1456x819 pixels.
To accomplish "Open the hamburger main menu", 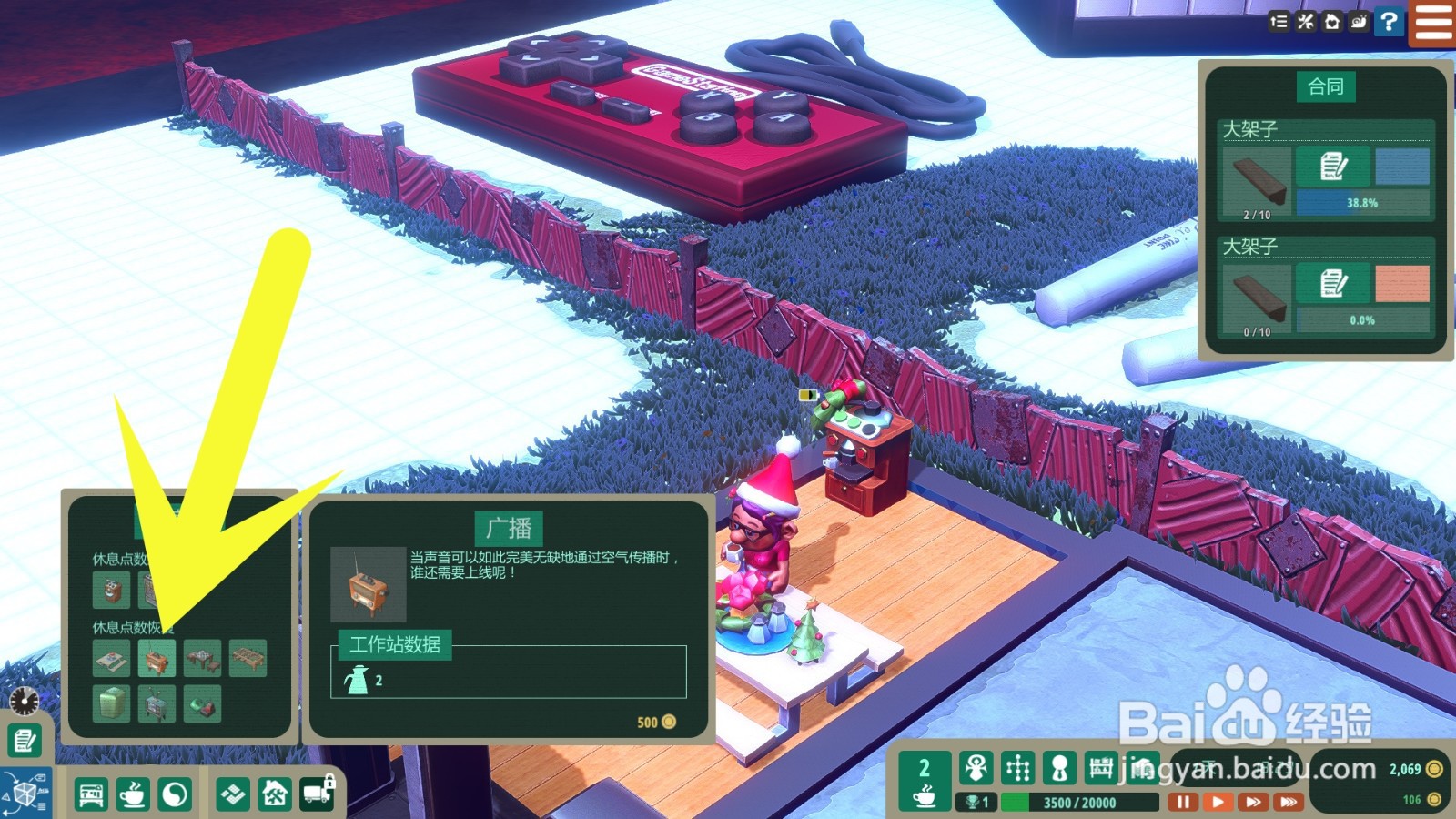I will (x=1433, y=22).
